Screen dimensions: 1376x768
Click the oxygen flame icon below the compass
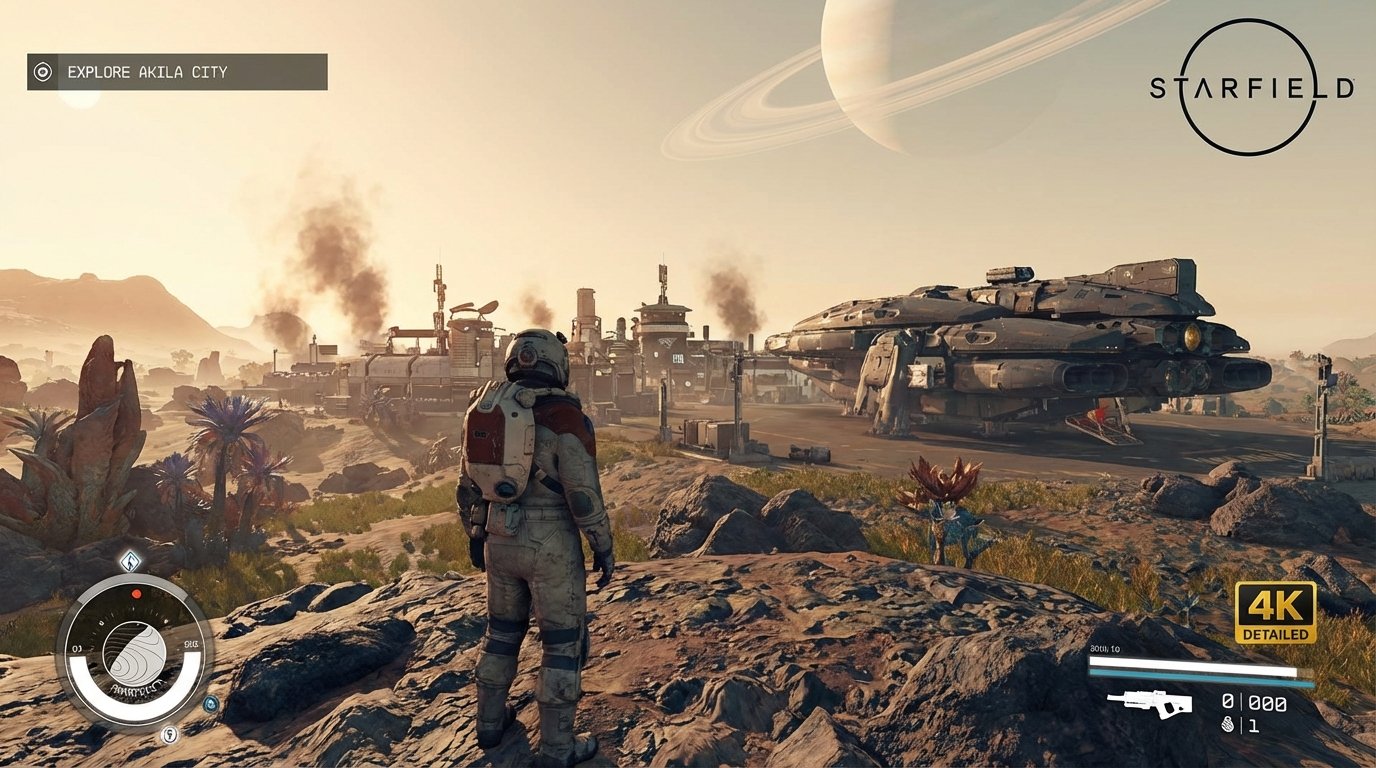click(168, 734)
